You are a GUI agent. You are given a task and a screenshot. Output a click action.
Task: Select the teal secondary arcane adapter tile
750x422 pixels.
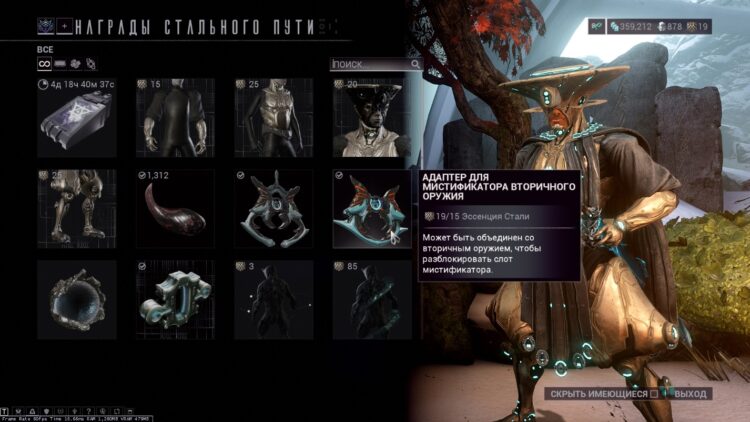(x=372, y=208)
